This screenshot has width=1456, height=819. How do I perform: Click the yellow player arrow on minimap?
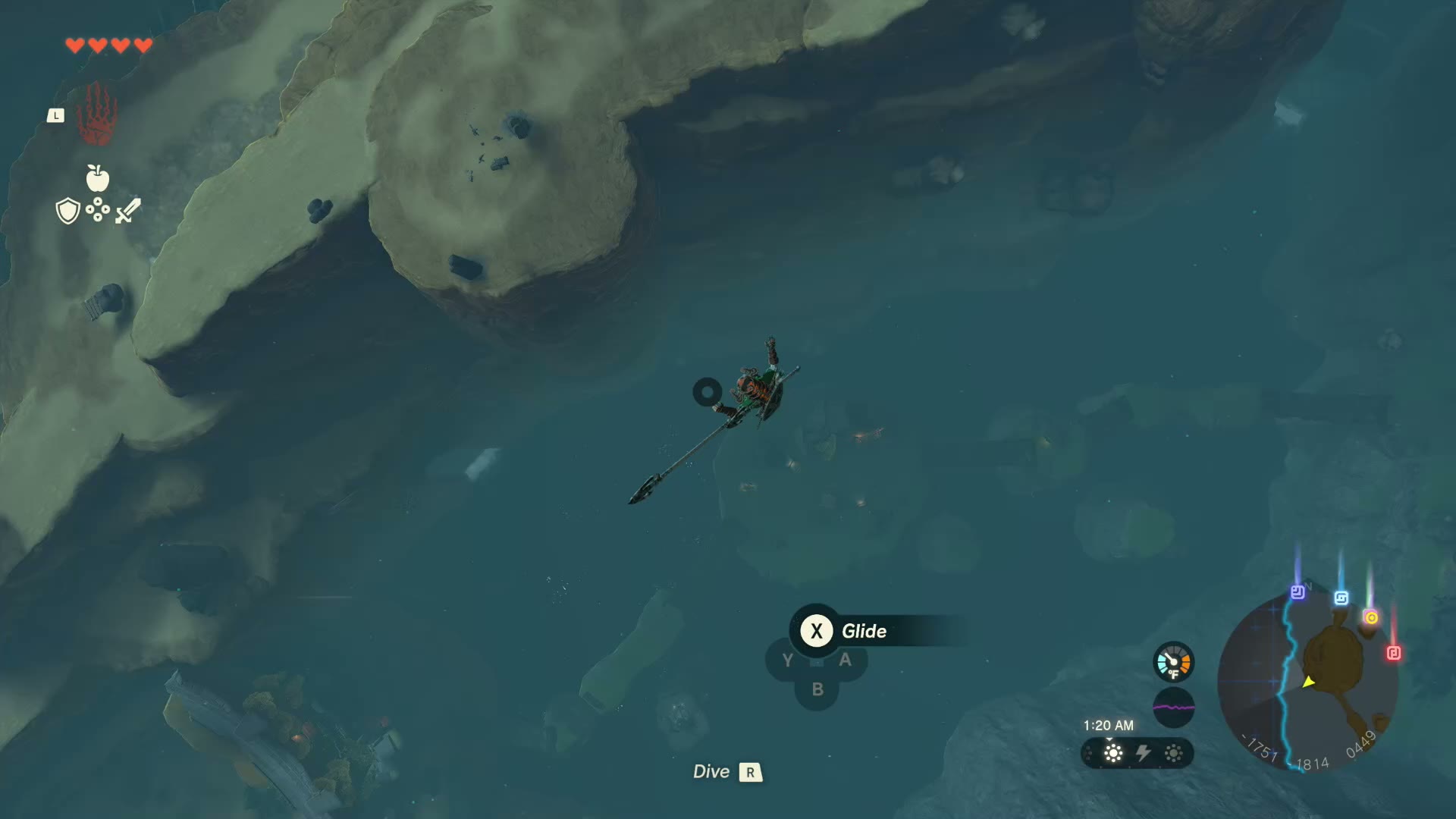(1308, 682)
